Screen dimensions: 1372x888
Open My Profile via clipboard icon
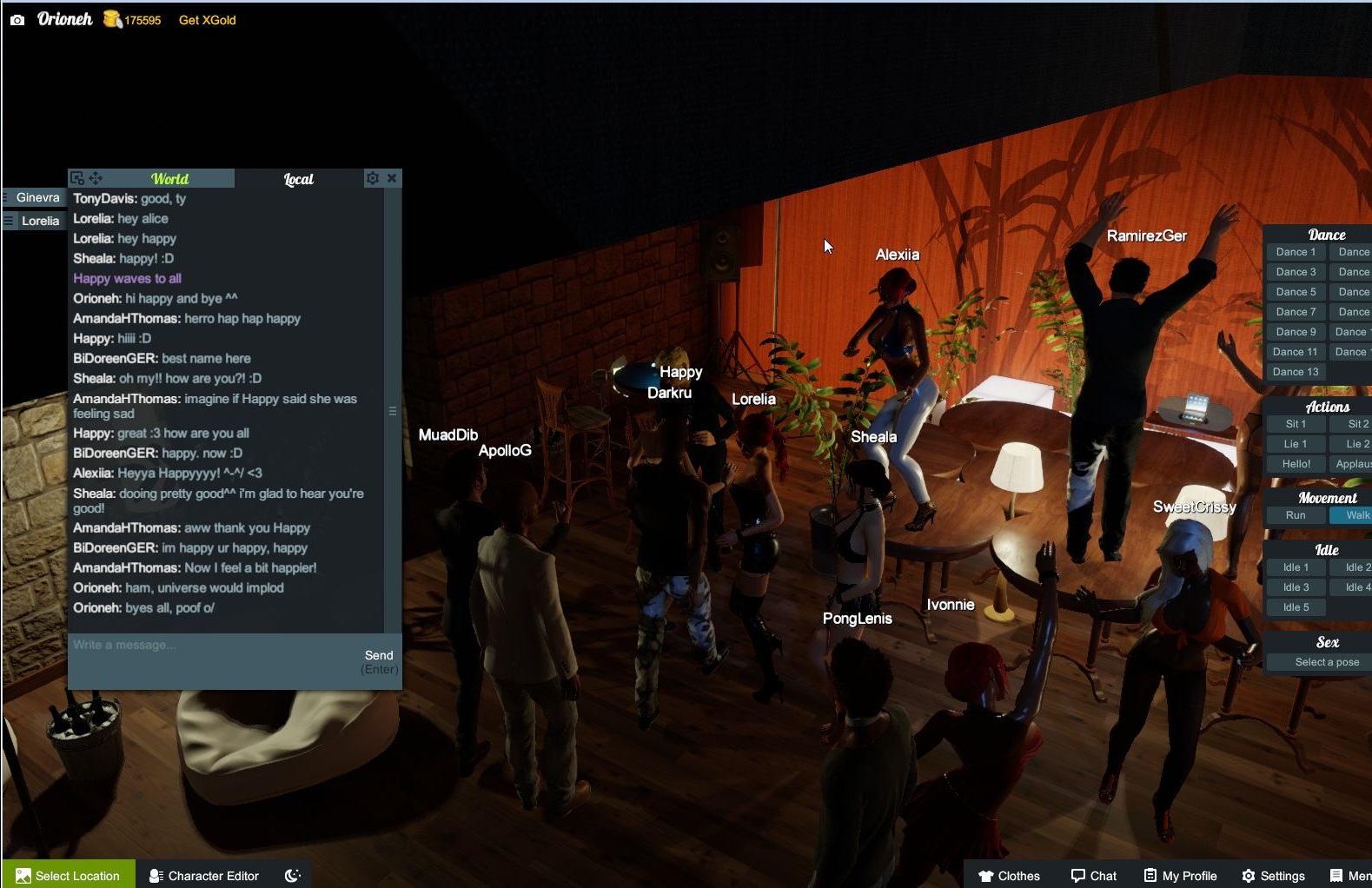[1149, 875]
